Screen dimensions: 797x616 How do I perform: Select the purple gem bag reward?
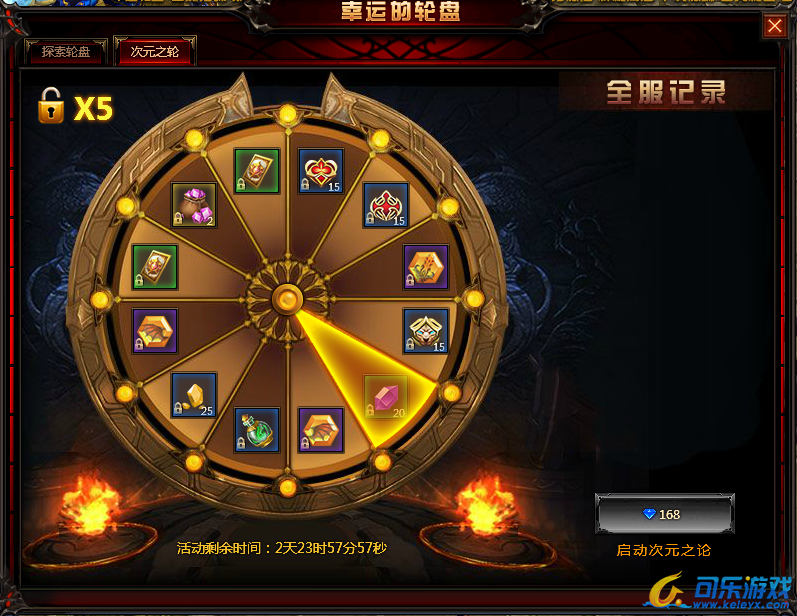[x=193, y=204]
